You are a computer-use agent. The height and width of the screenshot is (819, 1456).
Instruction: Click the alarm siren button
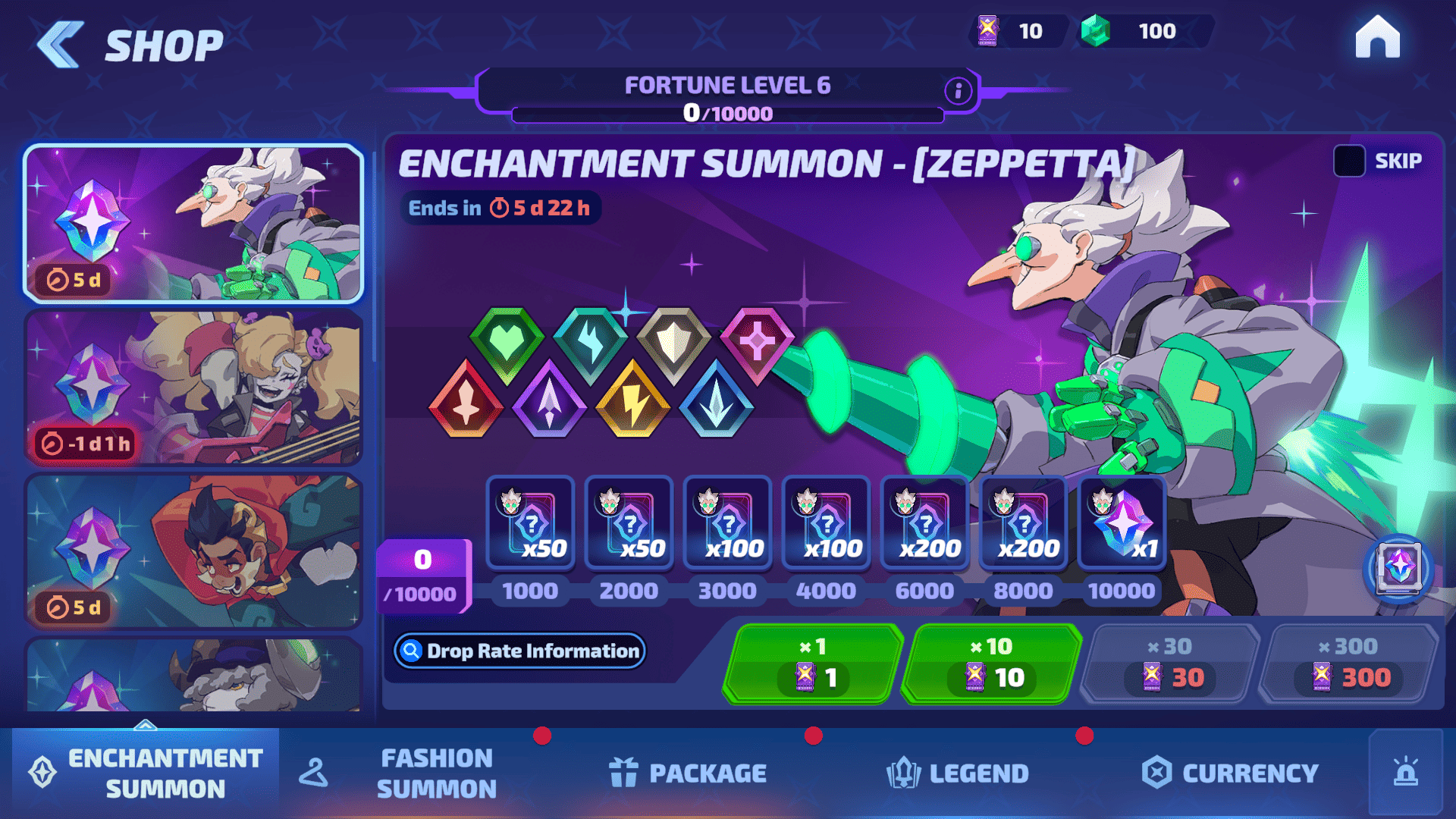pos(1405,772)
